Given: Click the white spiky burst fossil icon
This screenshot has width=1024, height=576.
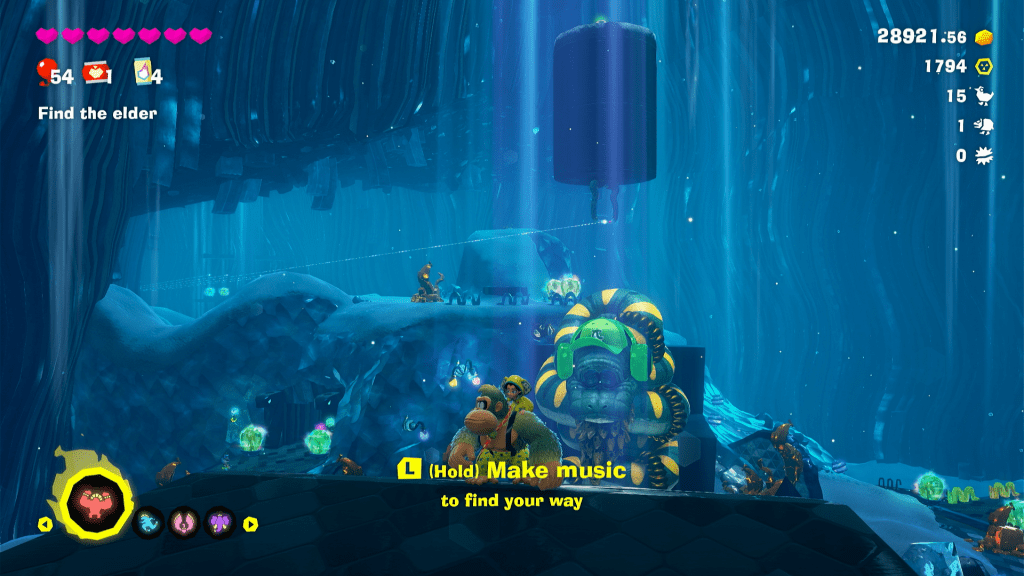Looking at the screenshot, I should click(984, 156).
